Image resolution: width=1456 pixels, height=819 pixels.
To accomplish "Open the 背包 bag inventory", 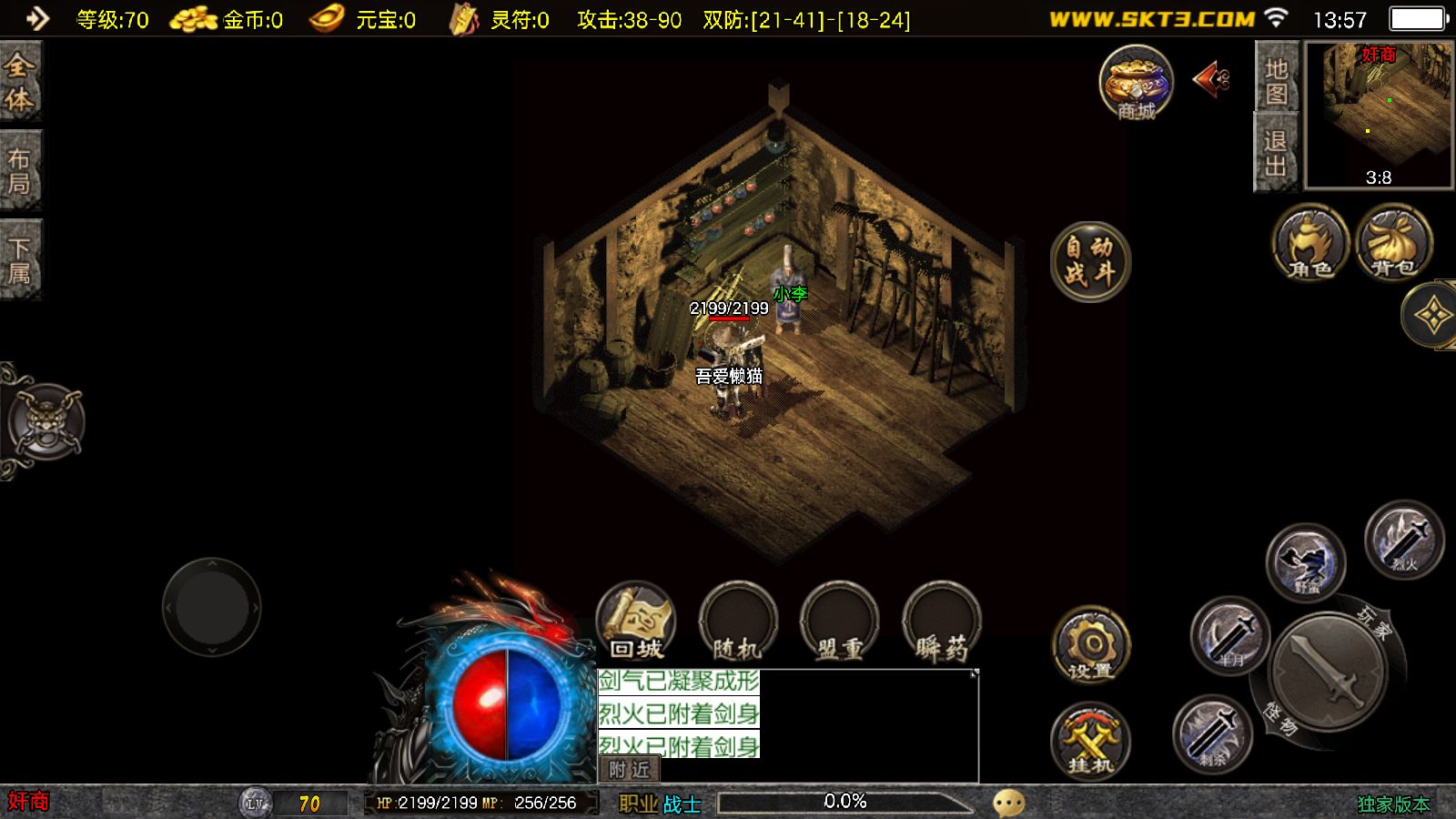I will tap(1390, 244).
